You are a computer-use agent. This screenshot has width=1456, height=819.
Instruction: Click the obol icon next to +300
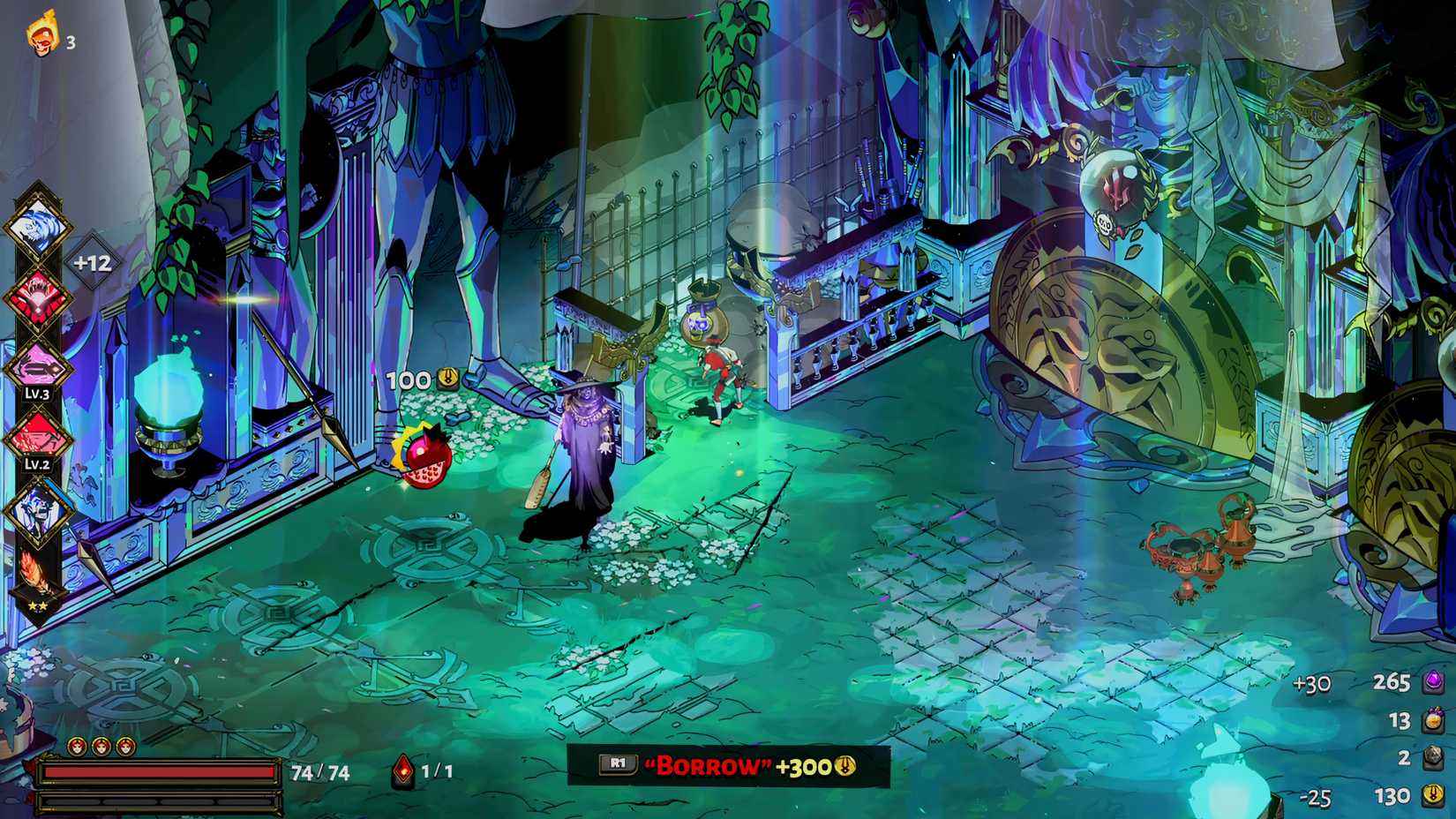844,768
